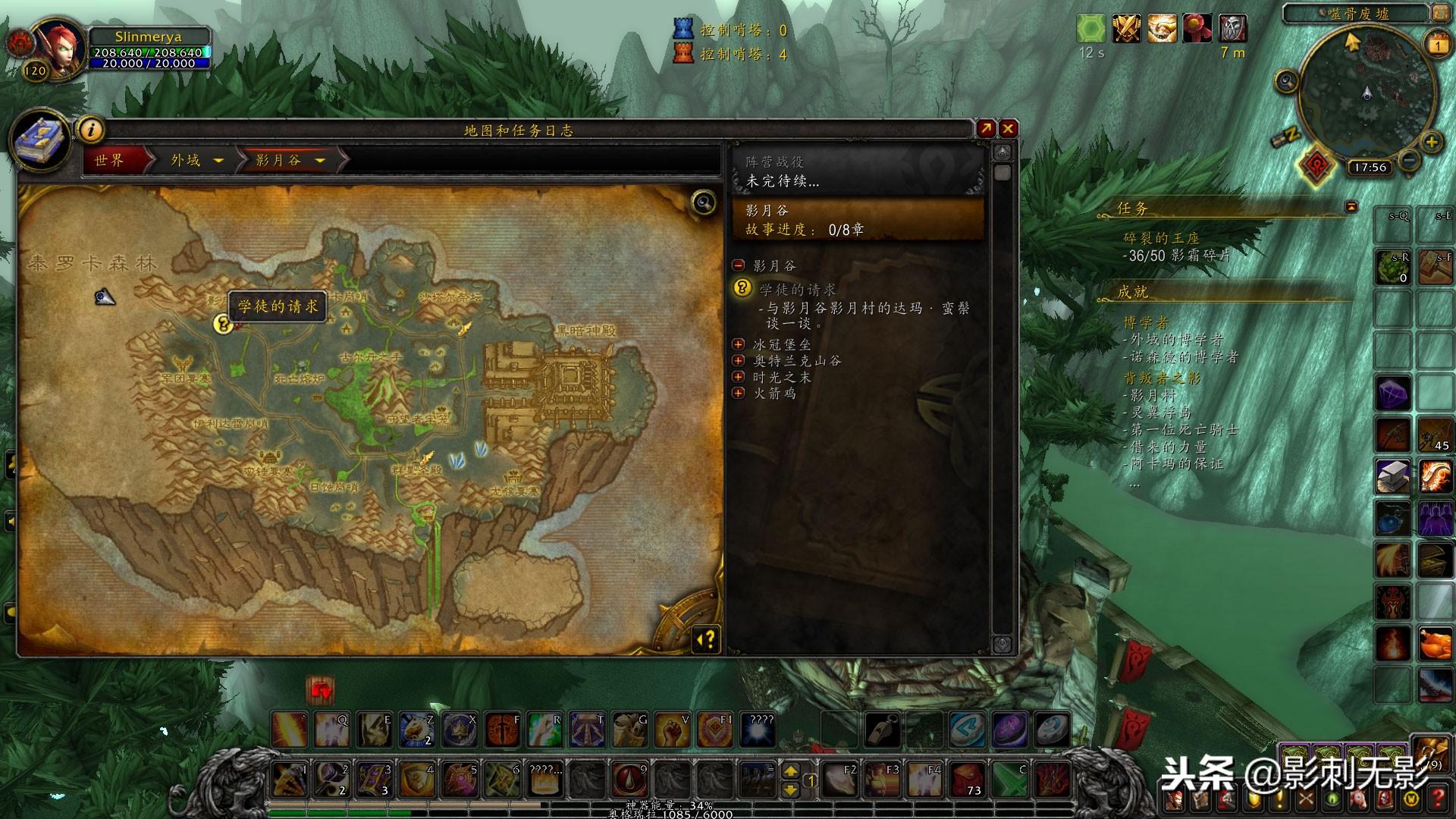Click the player portrait of Slinmerya

pyautogui.click(x=60, y=48)
